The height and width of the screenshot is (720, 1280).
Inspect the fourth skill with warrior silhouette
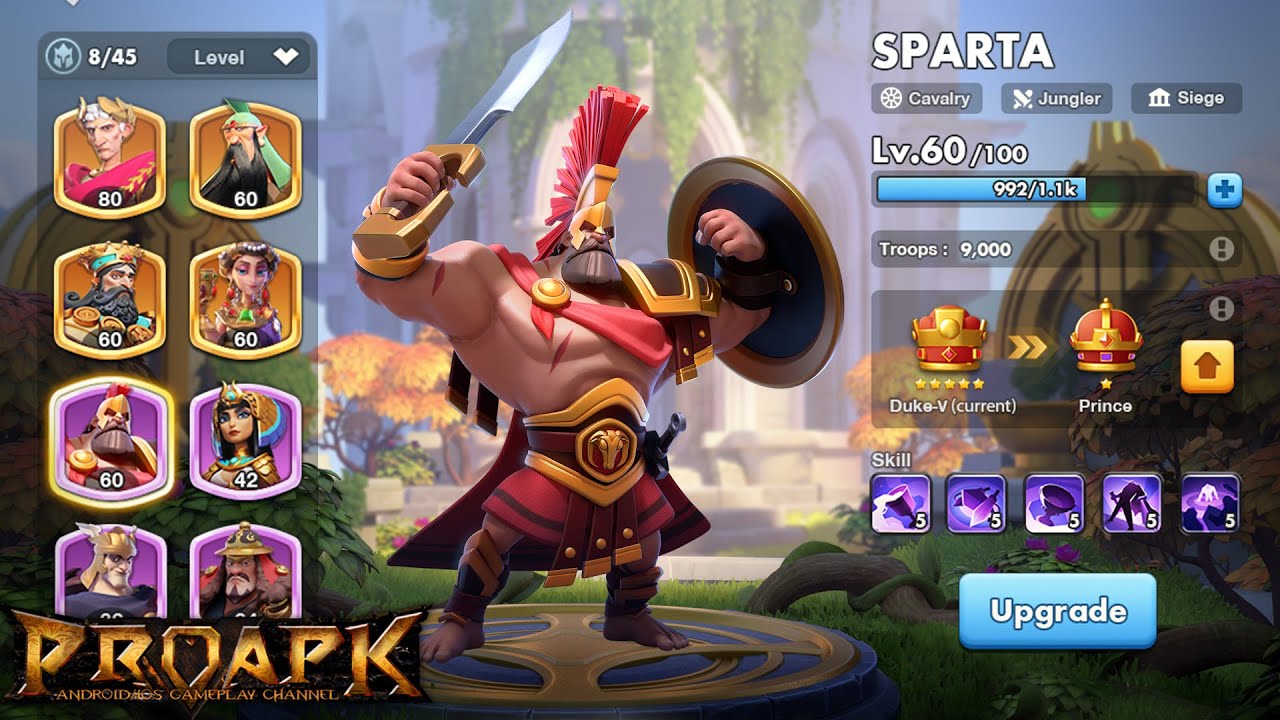click(x=1132, y=502)
